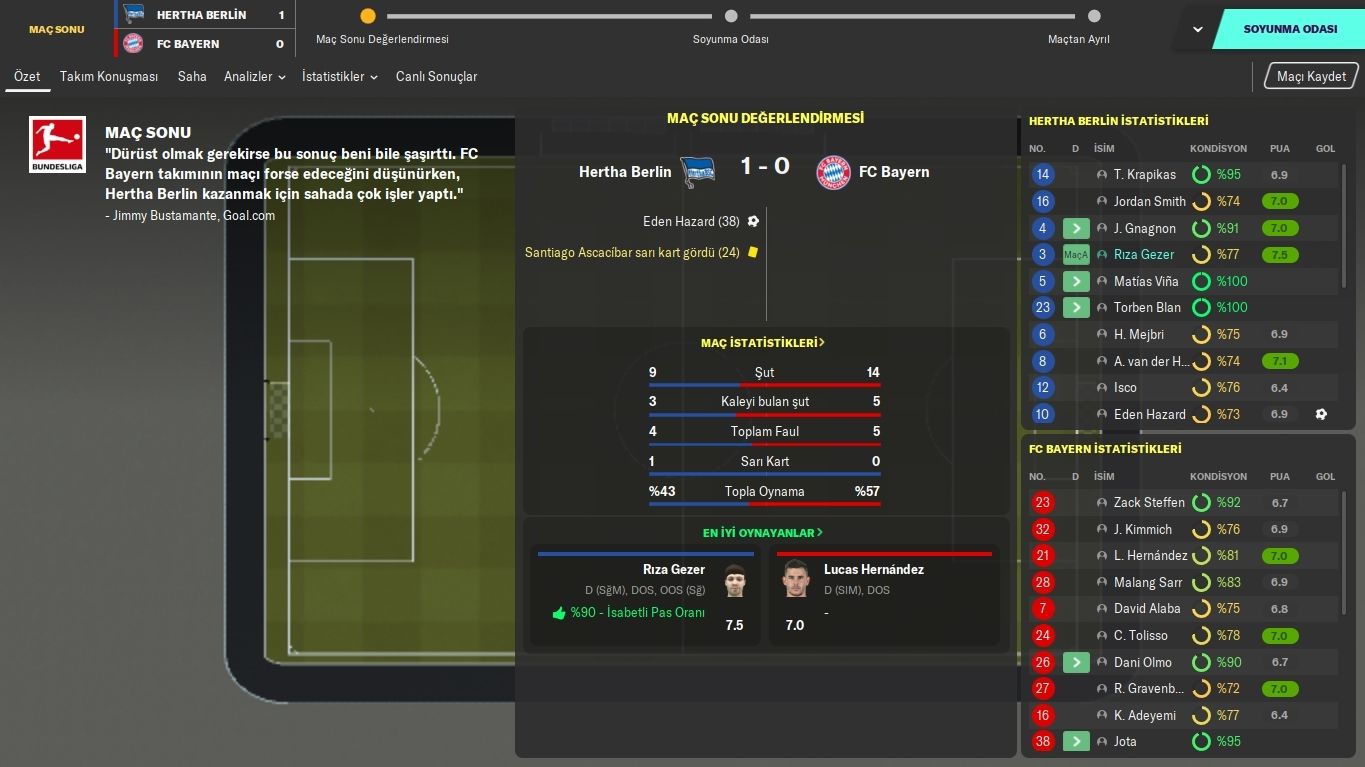Select Eden Hazard in Hertha Berlin list

pyautogui.click(x=1149, y=414)
